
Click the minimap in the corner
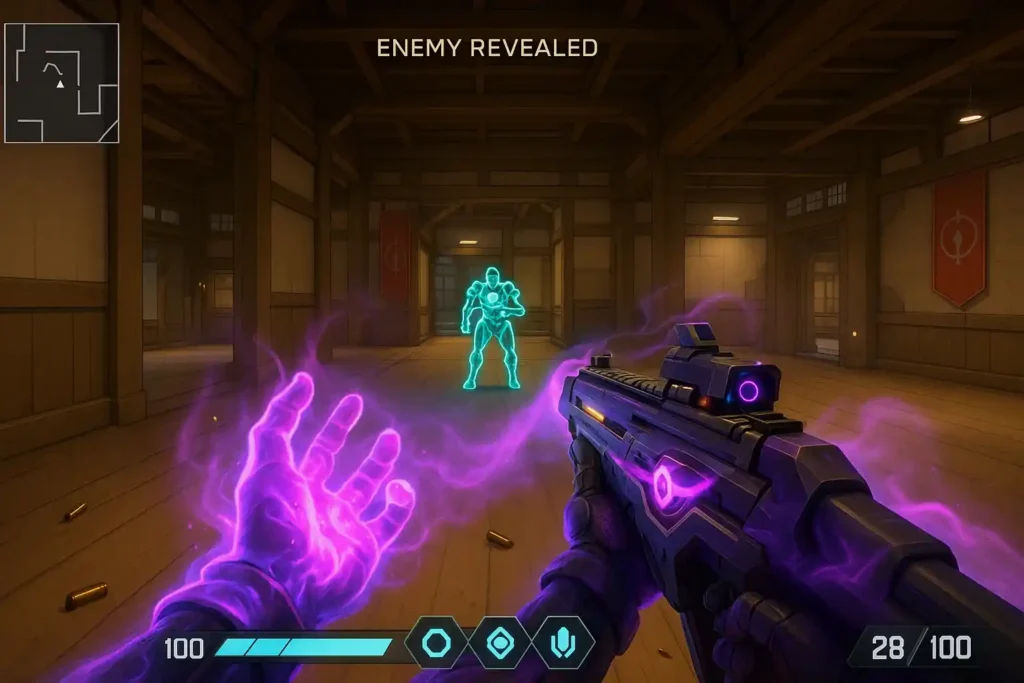62,83
